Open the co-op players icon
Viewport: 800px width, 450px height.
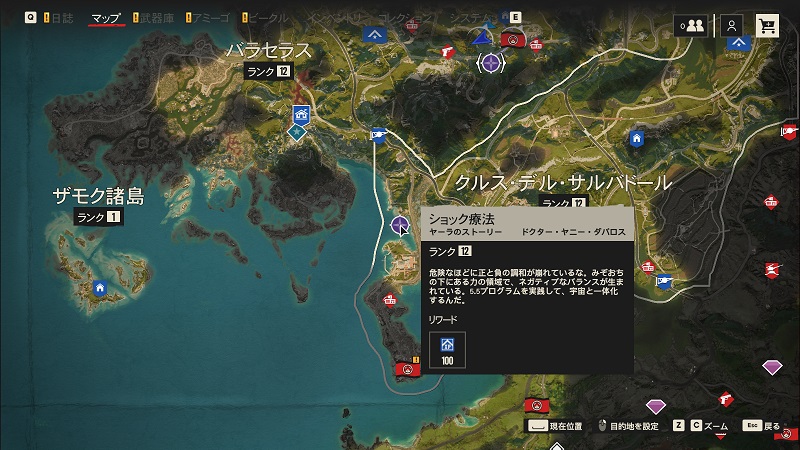click(x=689, y=26)
